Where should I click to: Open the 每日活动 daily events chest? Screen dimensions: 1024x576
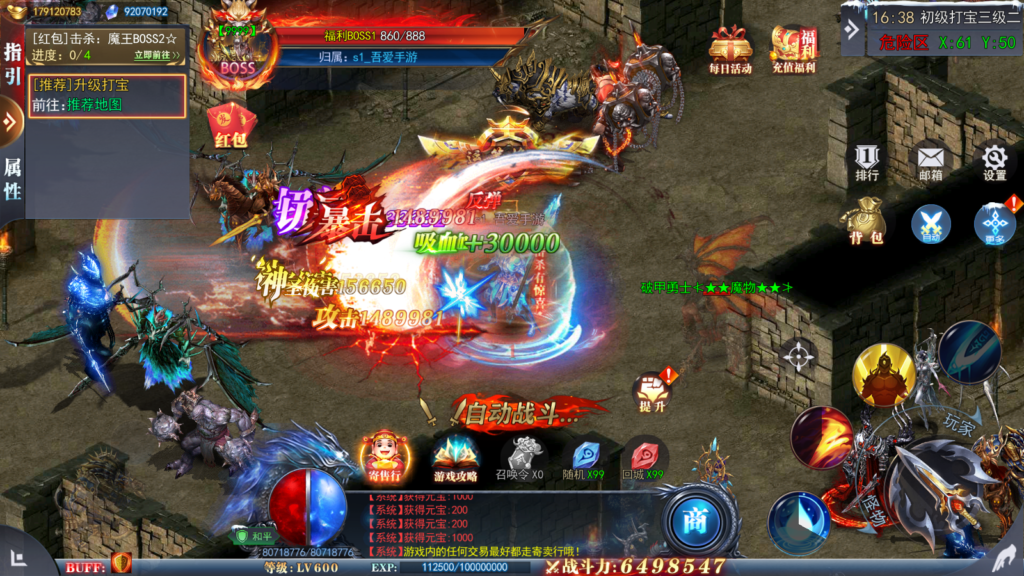[x=730, y=48]
